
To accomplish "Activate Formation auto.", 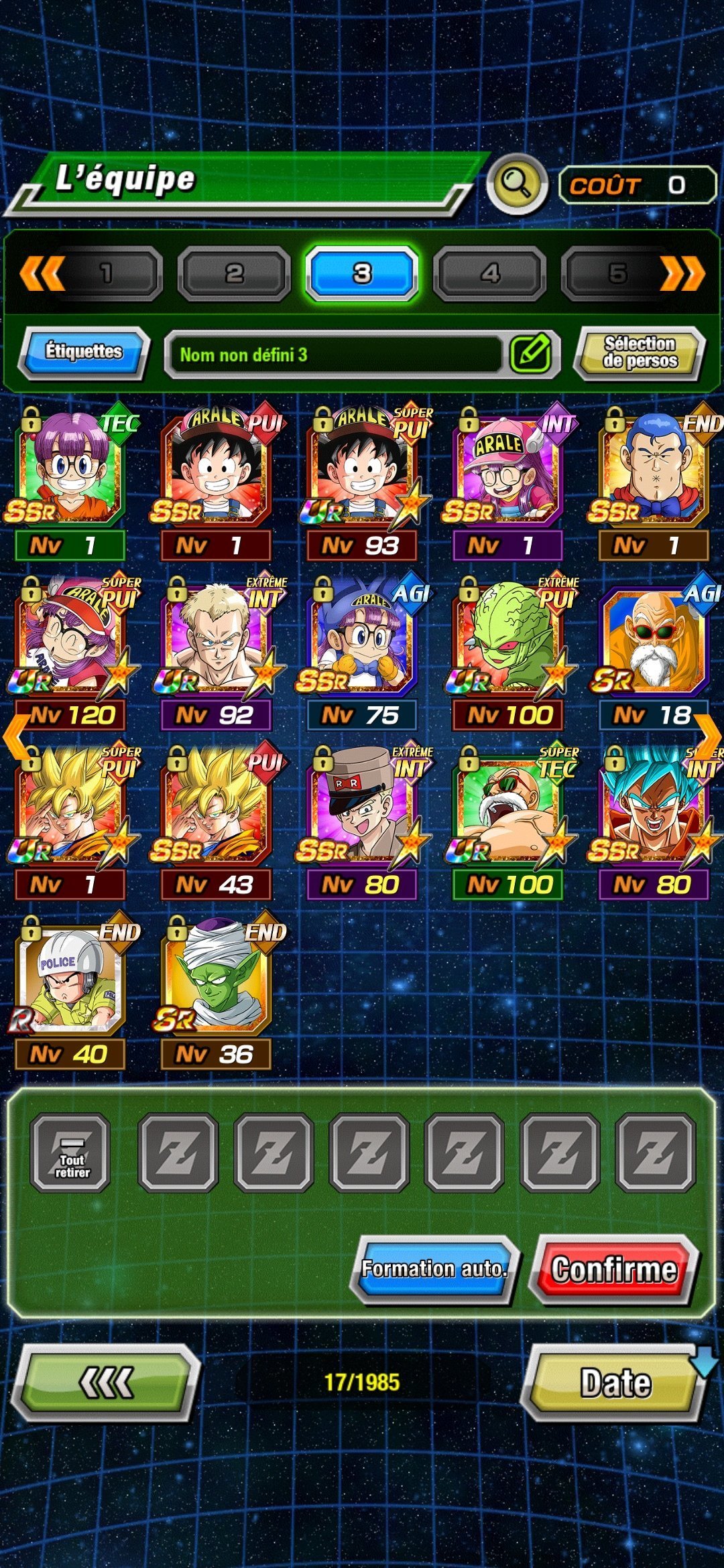I will click(x=434, y=1268).
